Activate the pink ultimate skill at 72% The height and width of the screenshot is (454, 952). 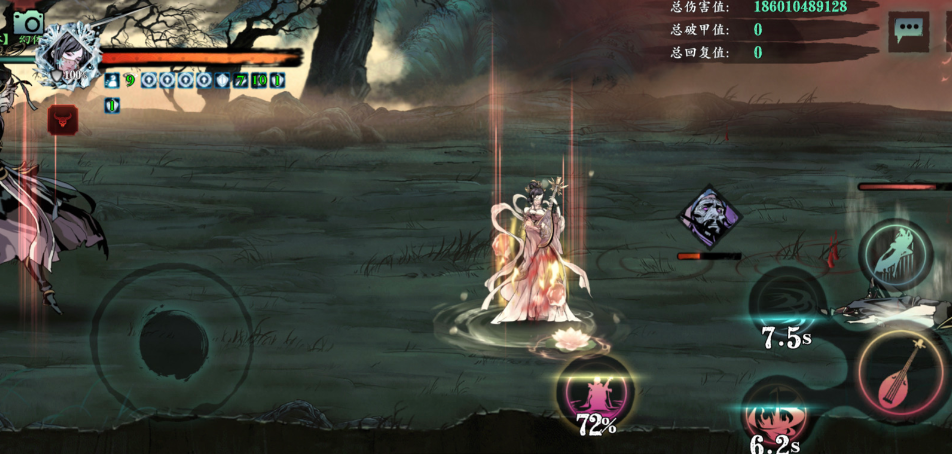pyautogui.click(x=595, y=391)
